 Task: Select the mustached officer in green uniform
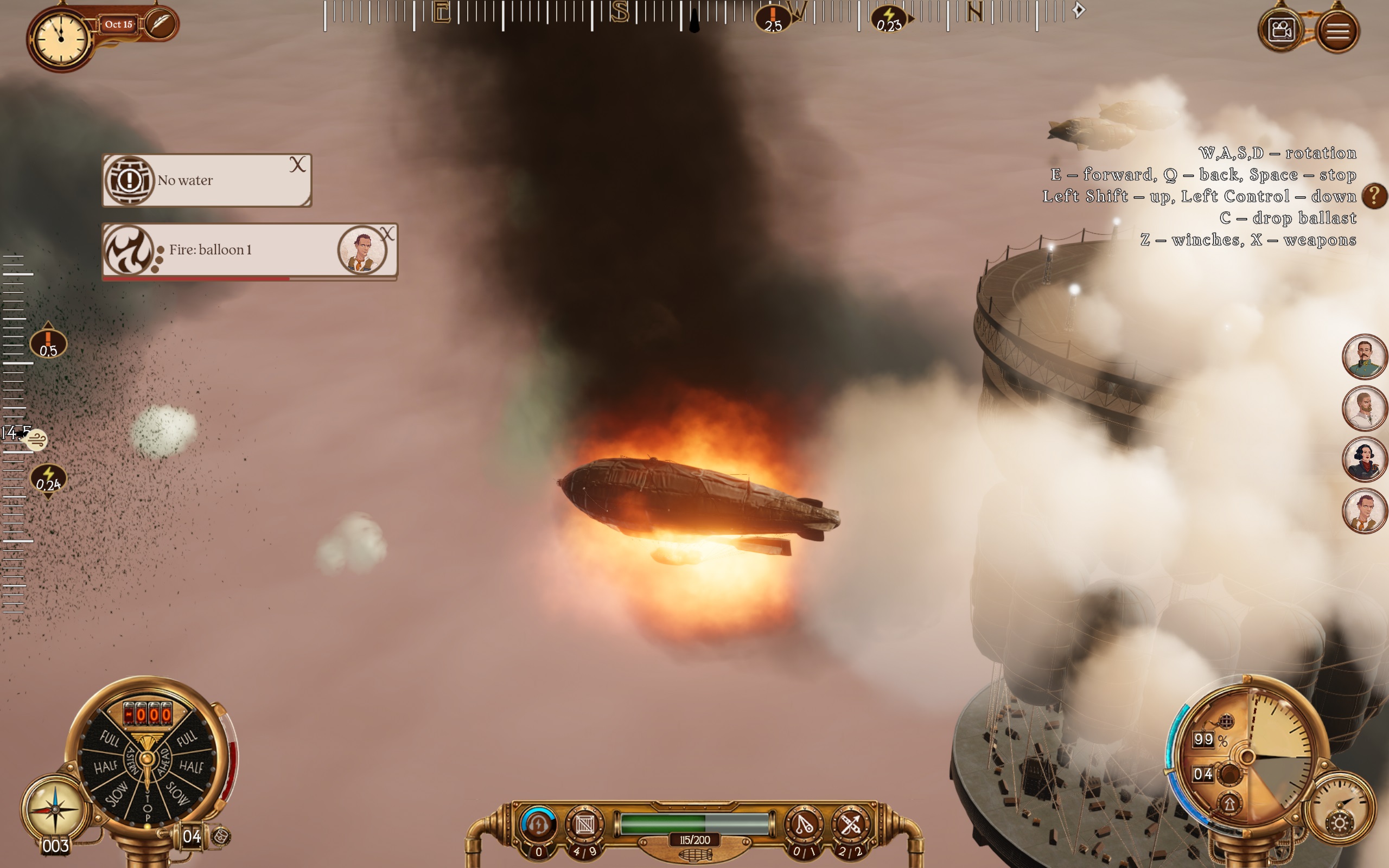pos(1363,357)
